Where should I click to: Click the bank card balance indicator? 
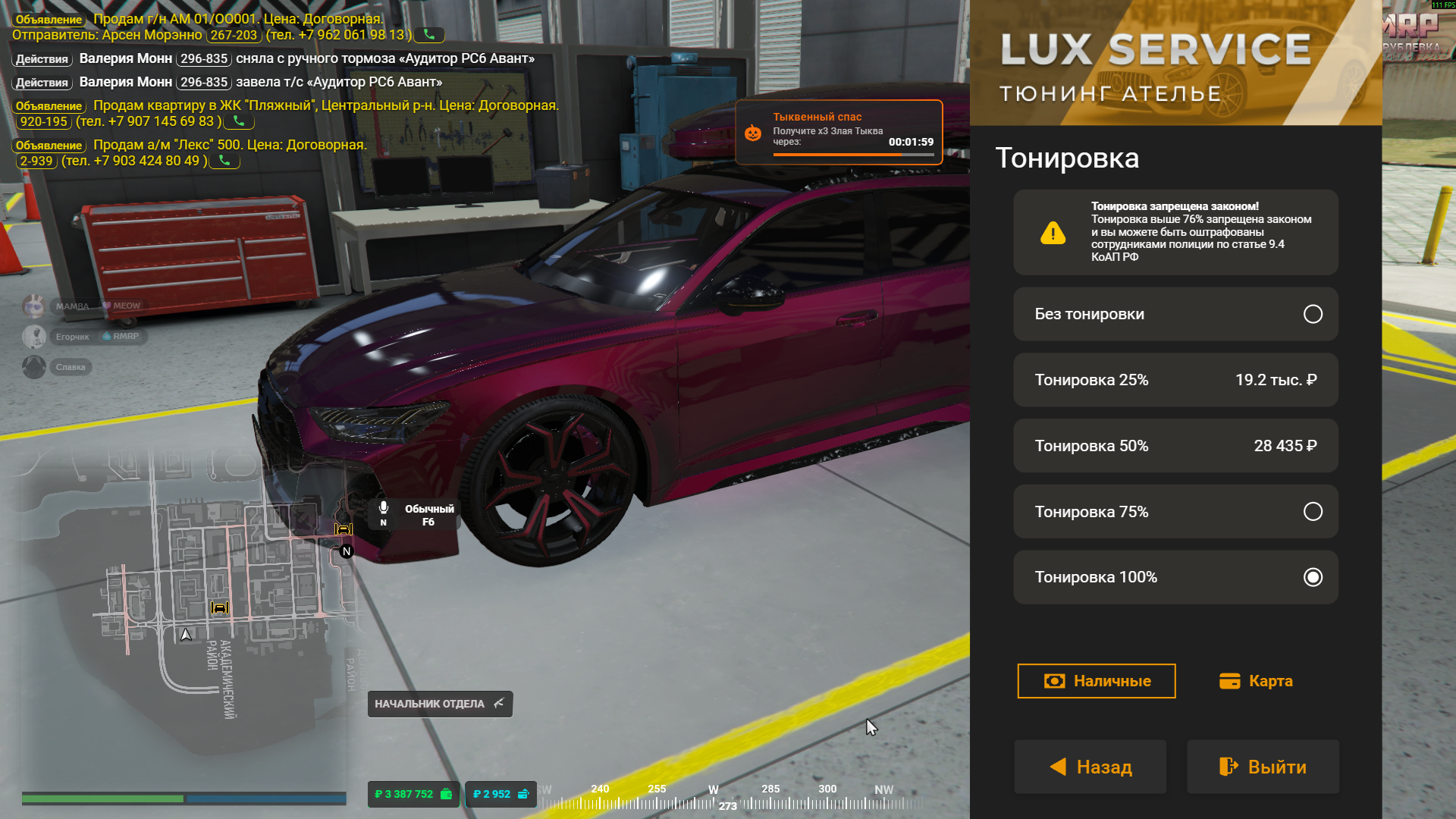[500, 794]
